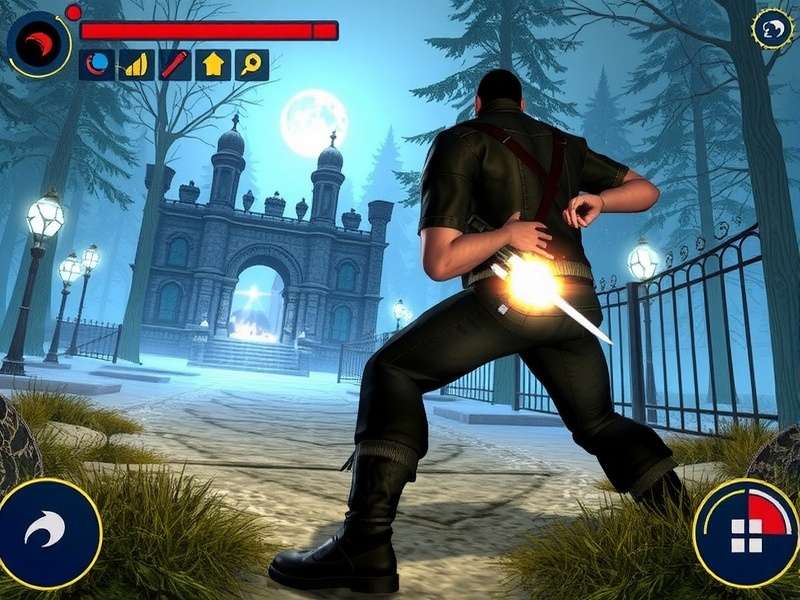Activate the yellow up-arrow house icon

(x=213, y=65)
